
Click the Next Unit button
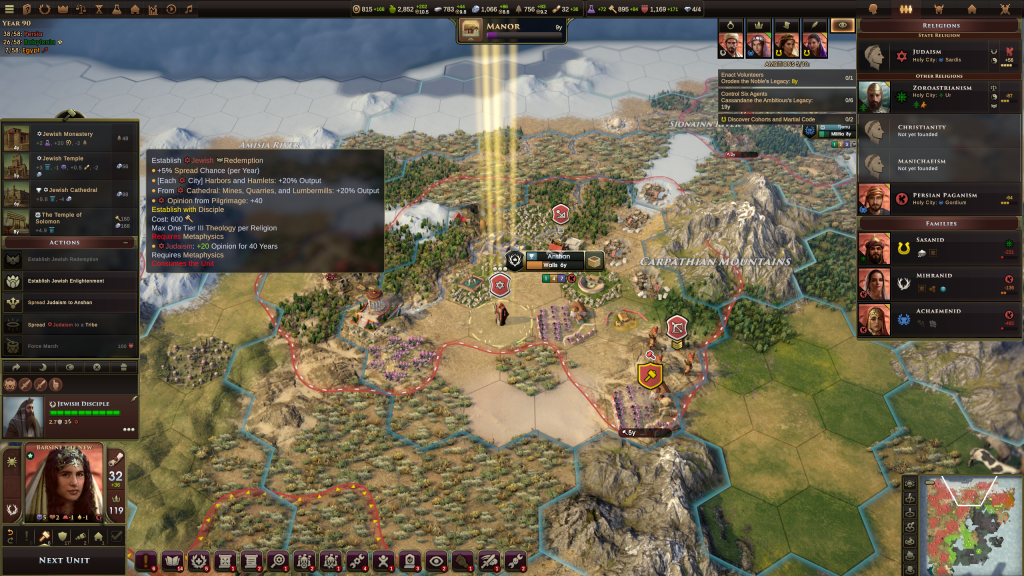(64, 560)
